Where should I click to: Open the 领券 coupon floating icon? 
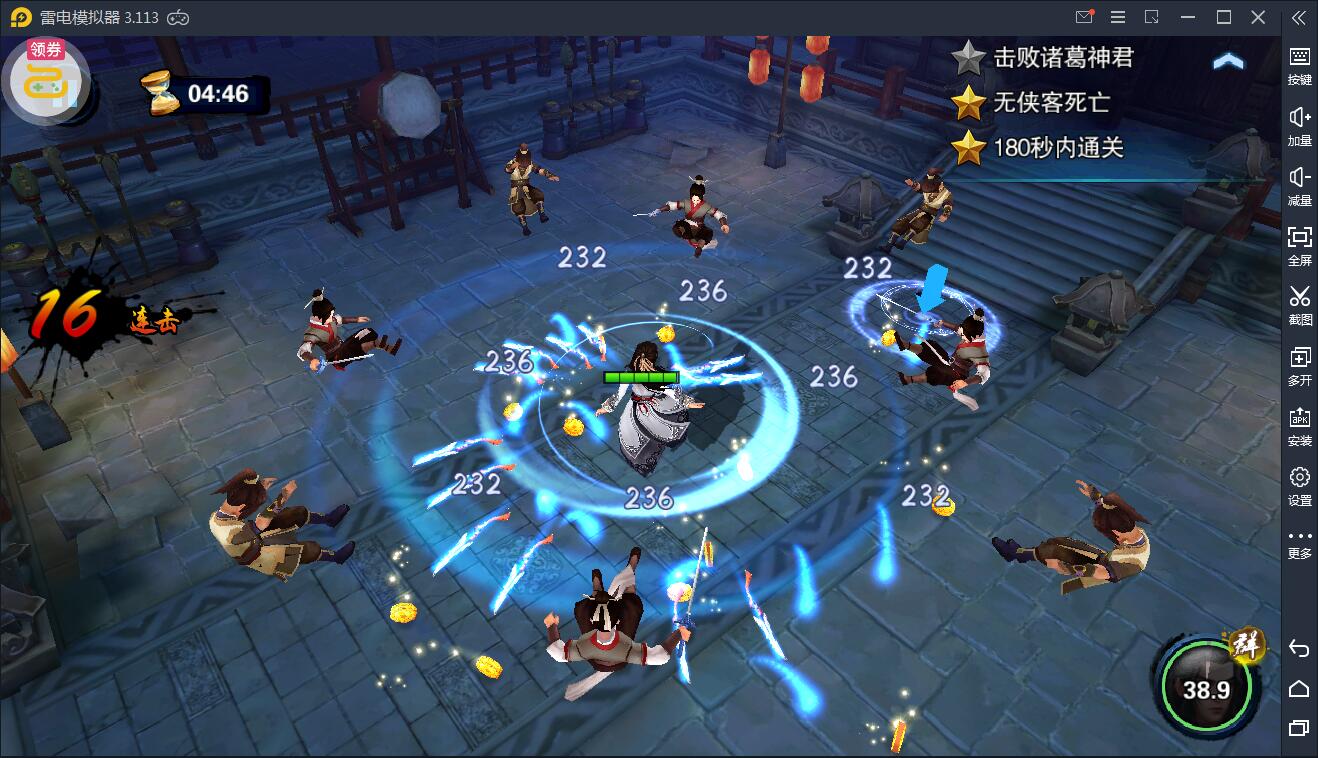[45, 79]
